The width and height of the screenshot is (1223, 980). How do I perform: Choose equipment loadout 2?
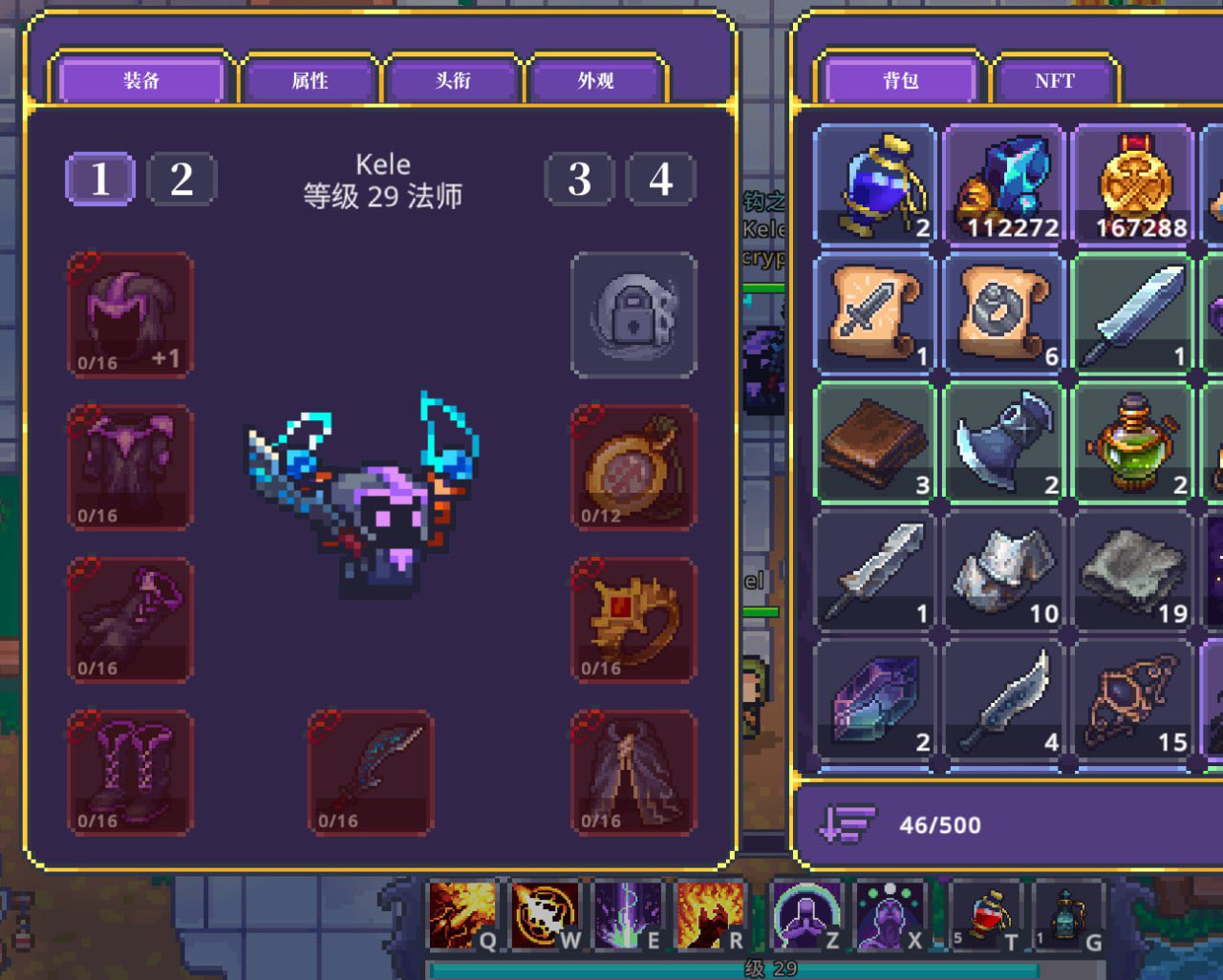pyautogui.click(x=182, y=179)
